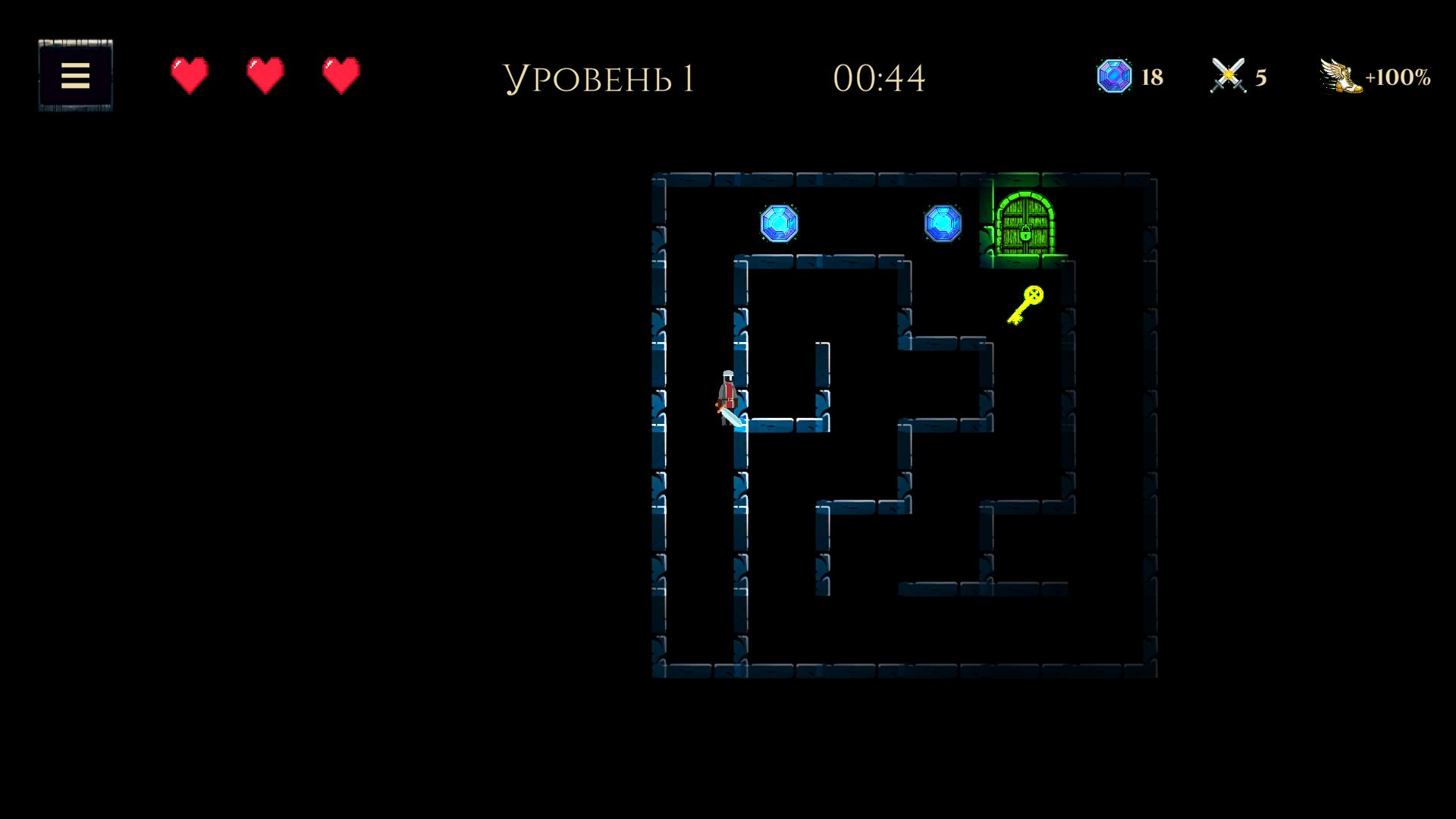Click the gem count number 18
1456x819 pixels.
pos(1151,76)
